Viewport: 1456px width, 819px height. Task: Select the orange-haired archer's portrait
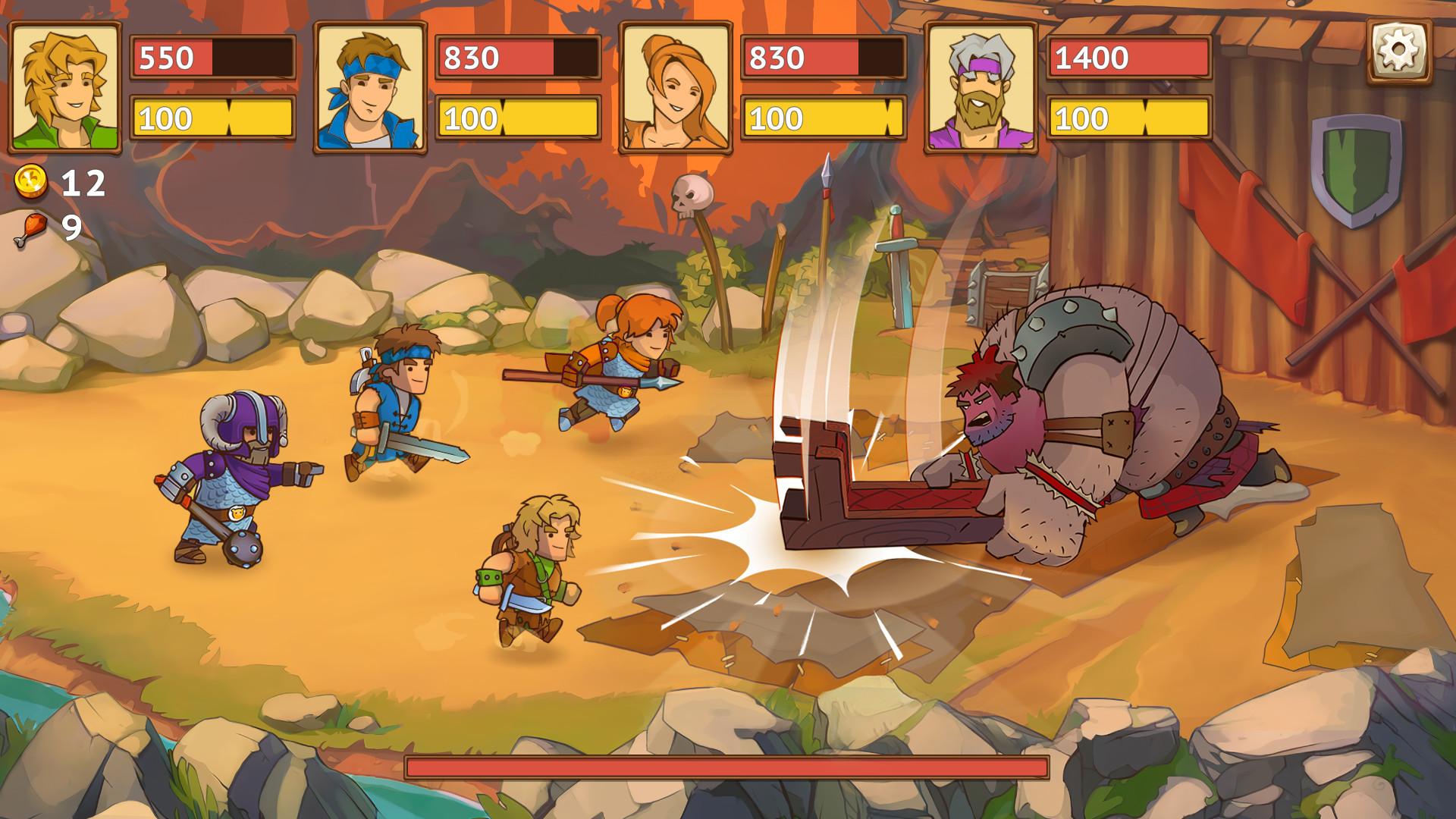coord(676,85)
